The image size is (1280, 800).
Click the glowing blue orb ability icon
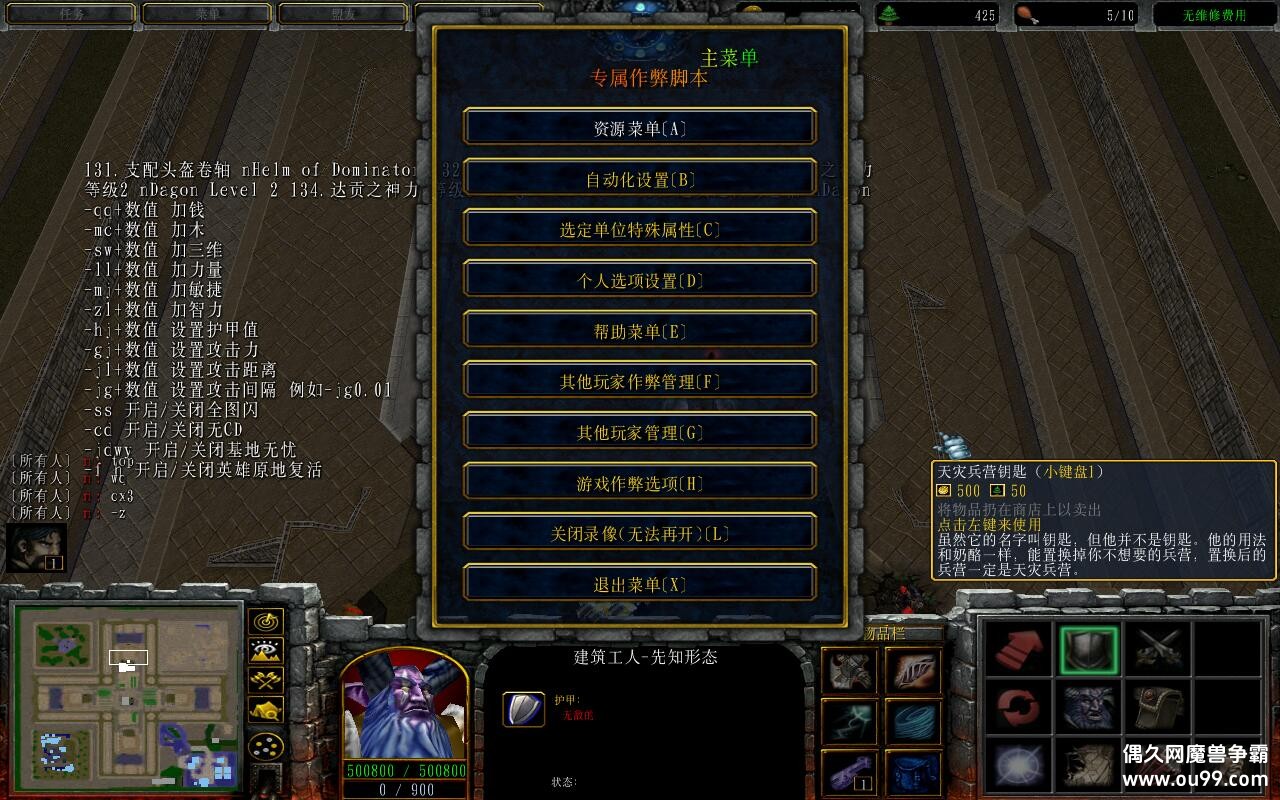click(x=1019, y=765)
